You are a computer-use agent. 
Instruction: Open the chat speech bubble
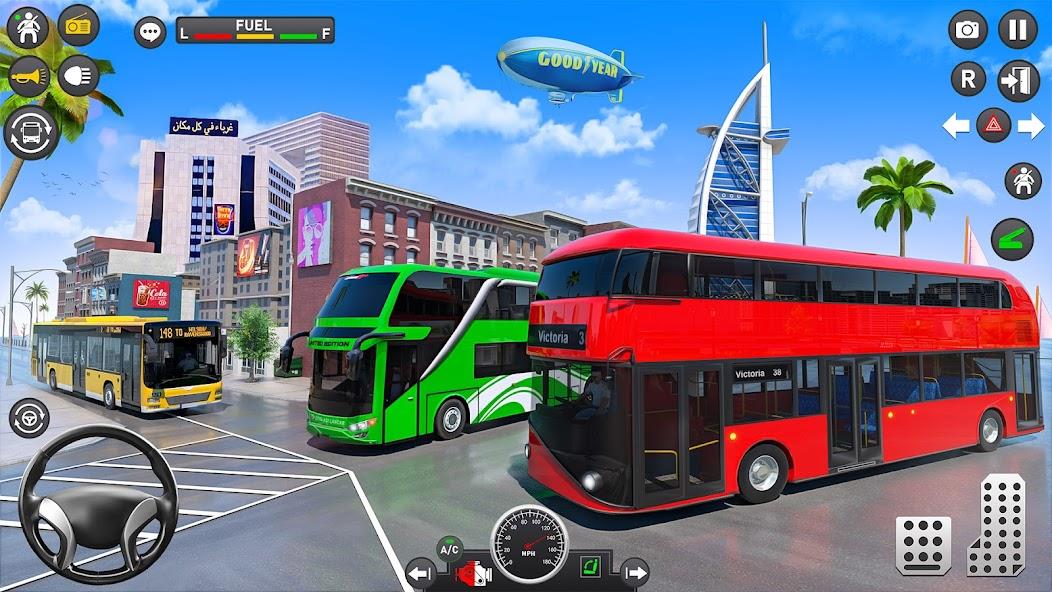(150, 32)
